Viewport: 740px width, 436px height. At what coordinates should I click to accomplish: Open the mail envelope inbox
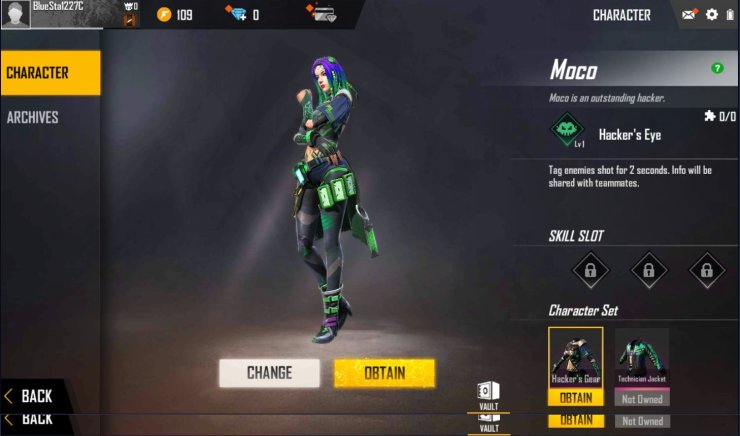point(689,14)
